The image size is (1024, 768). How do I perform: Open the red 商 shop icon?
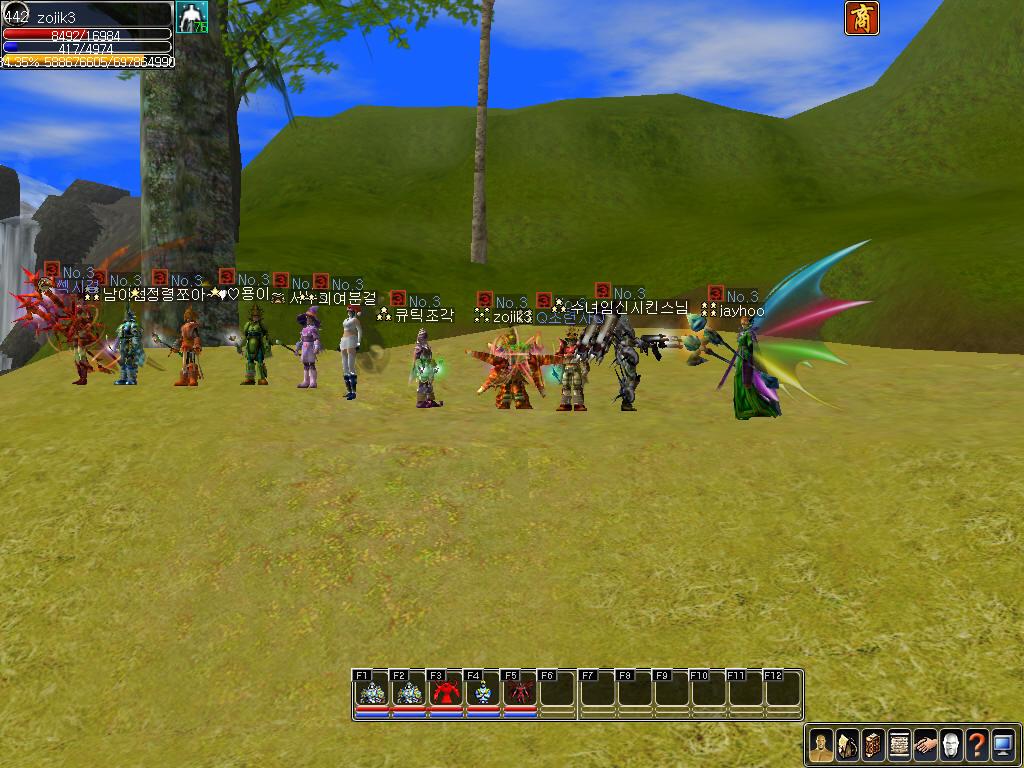pos(861,18)
